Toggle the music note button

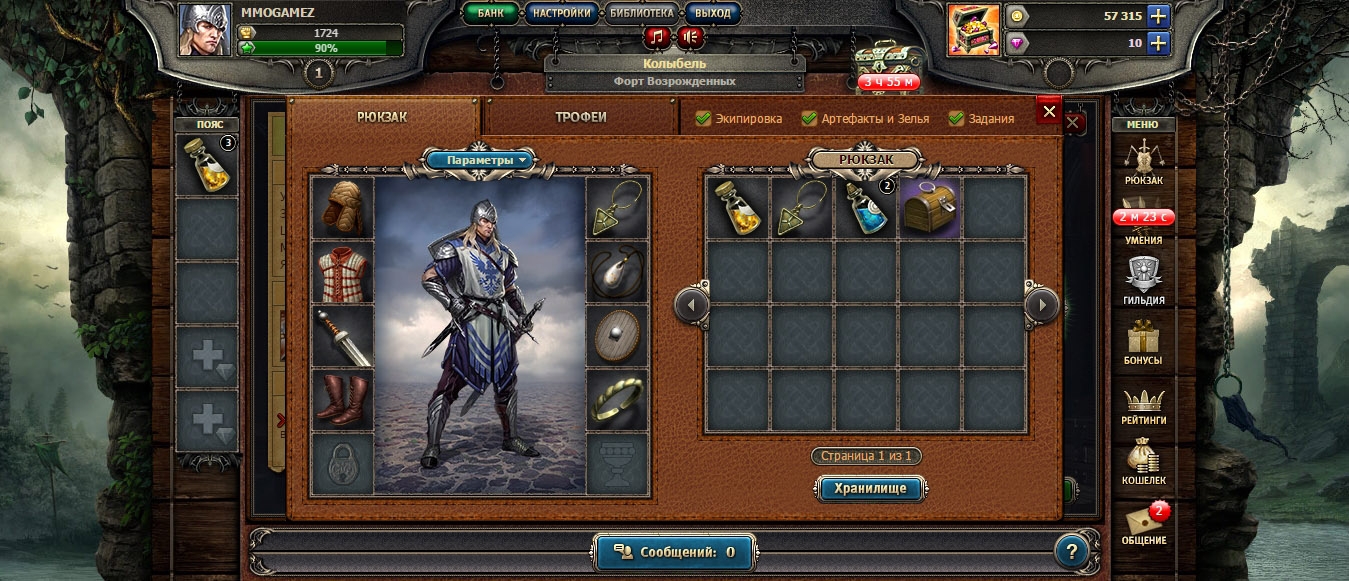pyautogui.click(x=657, y=38)
